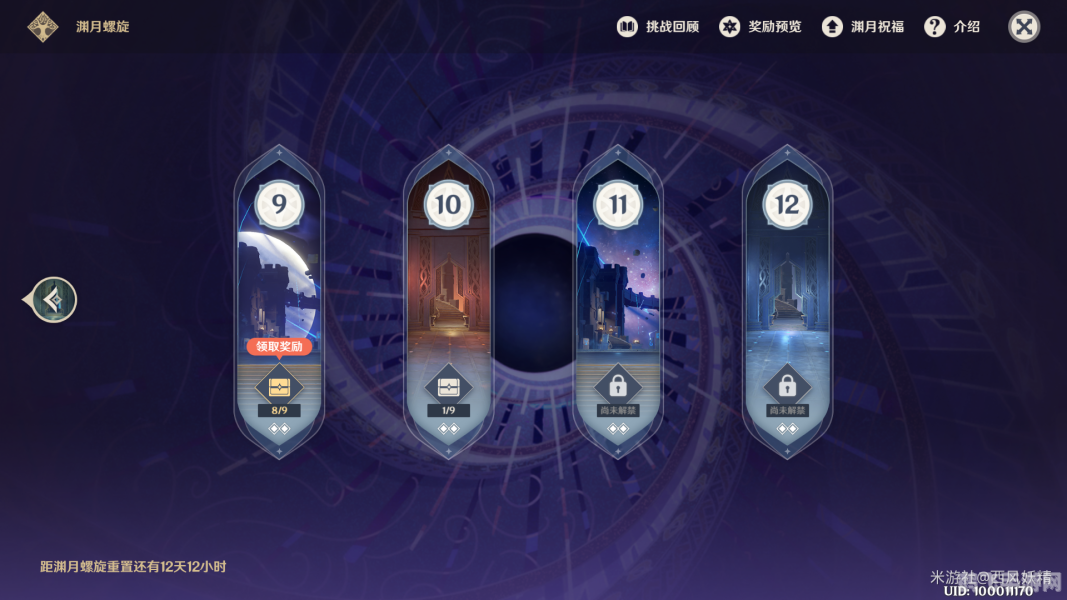
Task: Click the 渊月螺旋 emblem icon
Action: coord(42,27)
